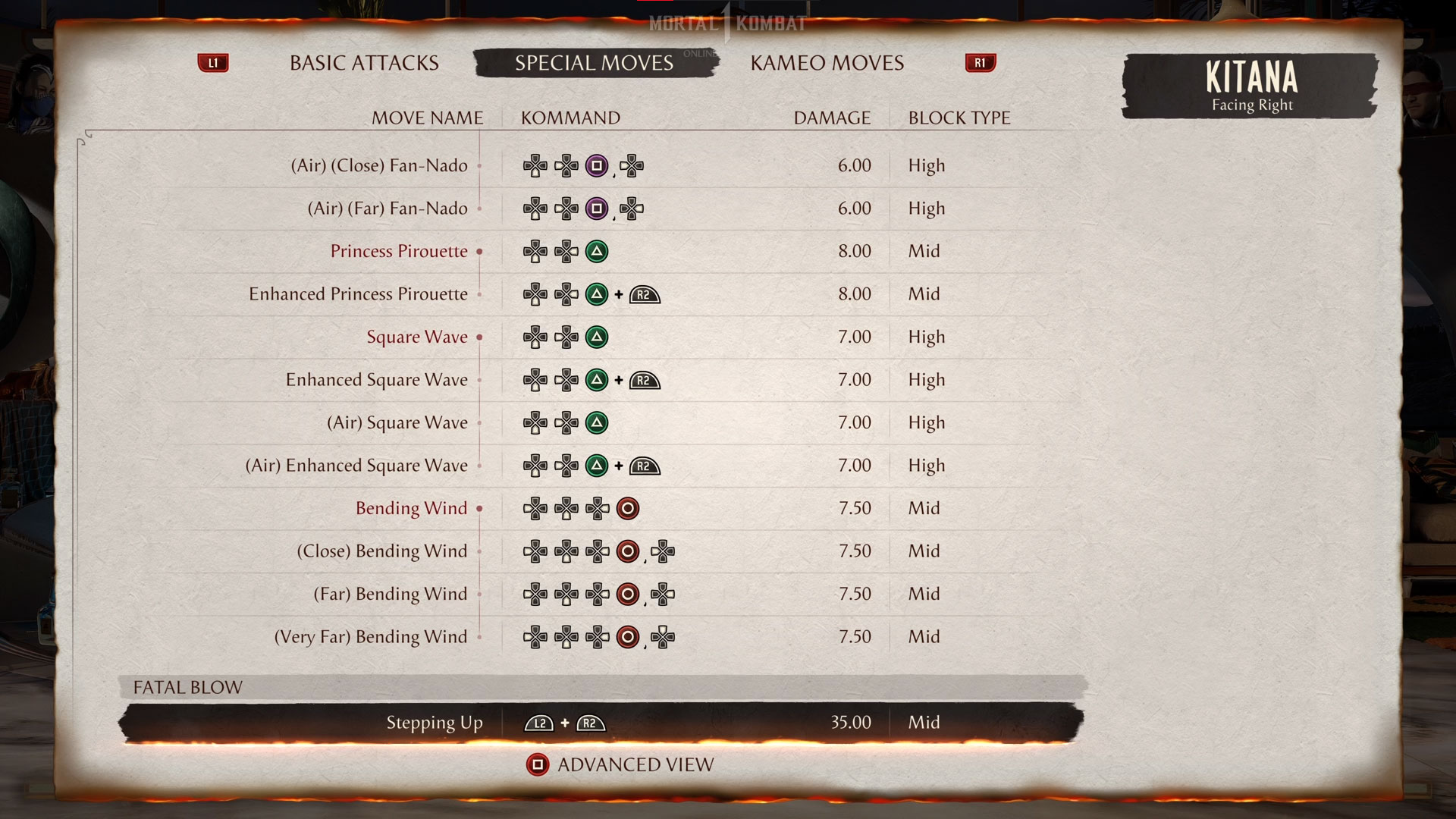This screenshot has width=1456, height=819.
Task: Click the red dot marker beside Princess Pirouette
Action: (x=478, y=253)
